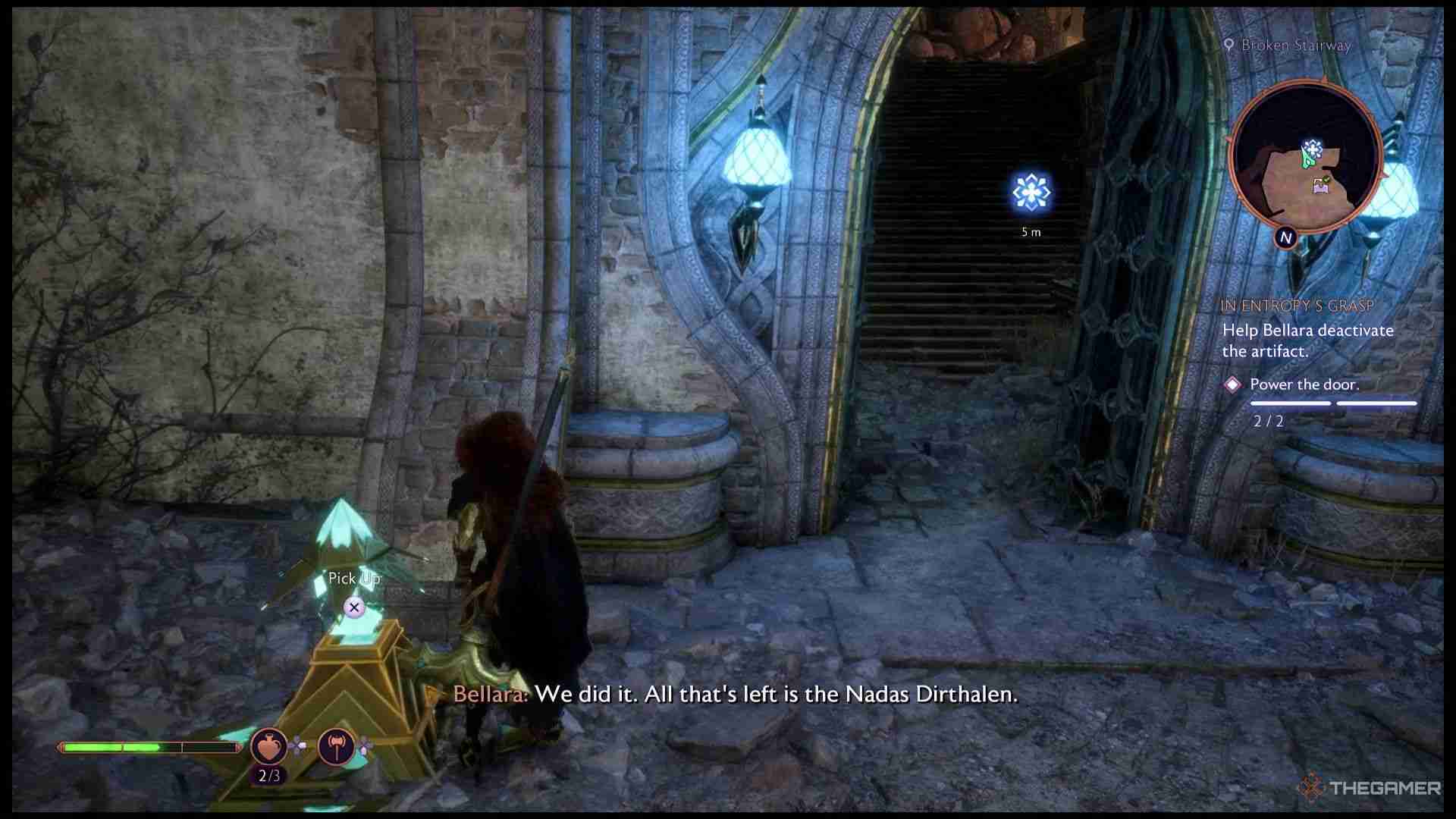Click the chest marker inside the minimap
This screenshot has height=819, width=1456.
click(x=1321, y=186)
